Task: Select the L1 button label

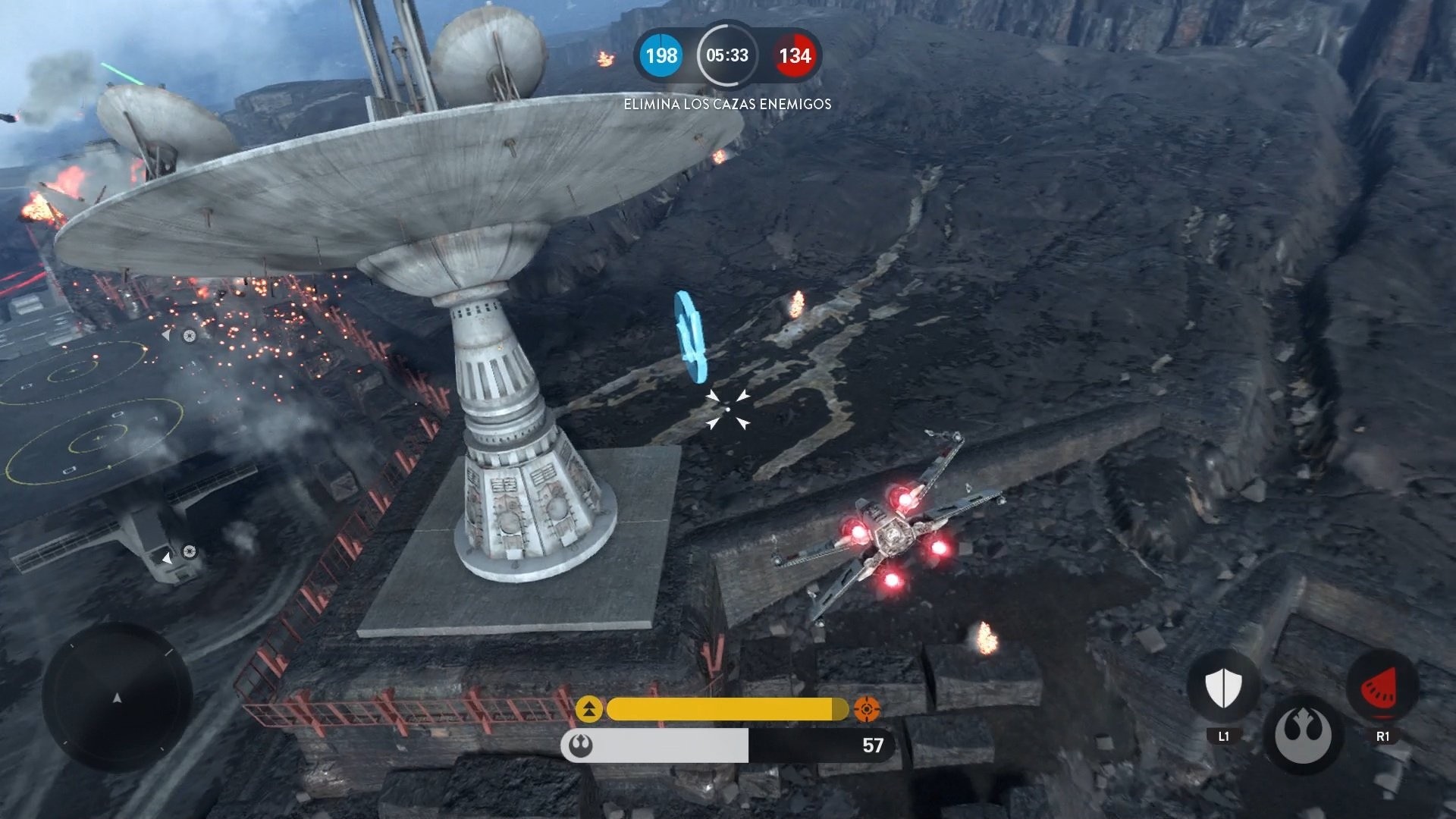Action: click(x=1223, y=734)
